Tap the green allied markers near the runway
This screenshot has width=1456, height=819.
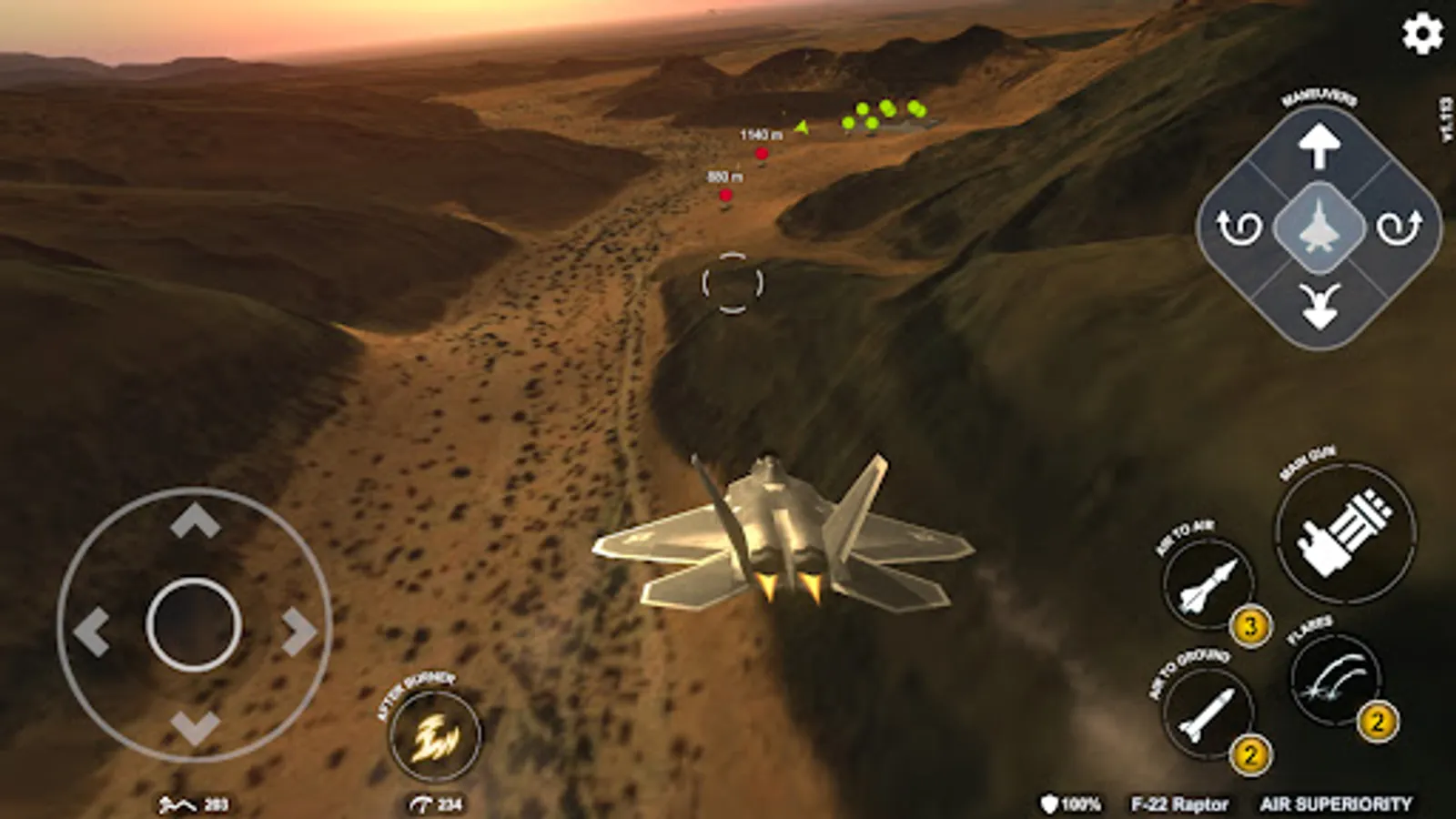click(x=885, y=113)
